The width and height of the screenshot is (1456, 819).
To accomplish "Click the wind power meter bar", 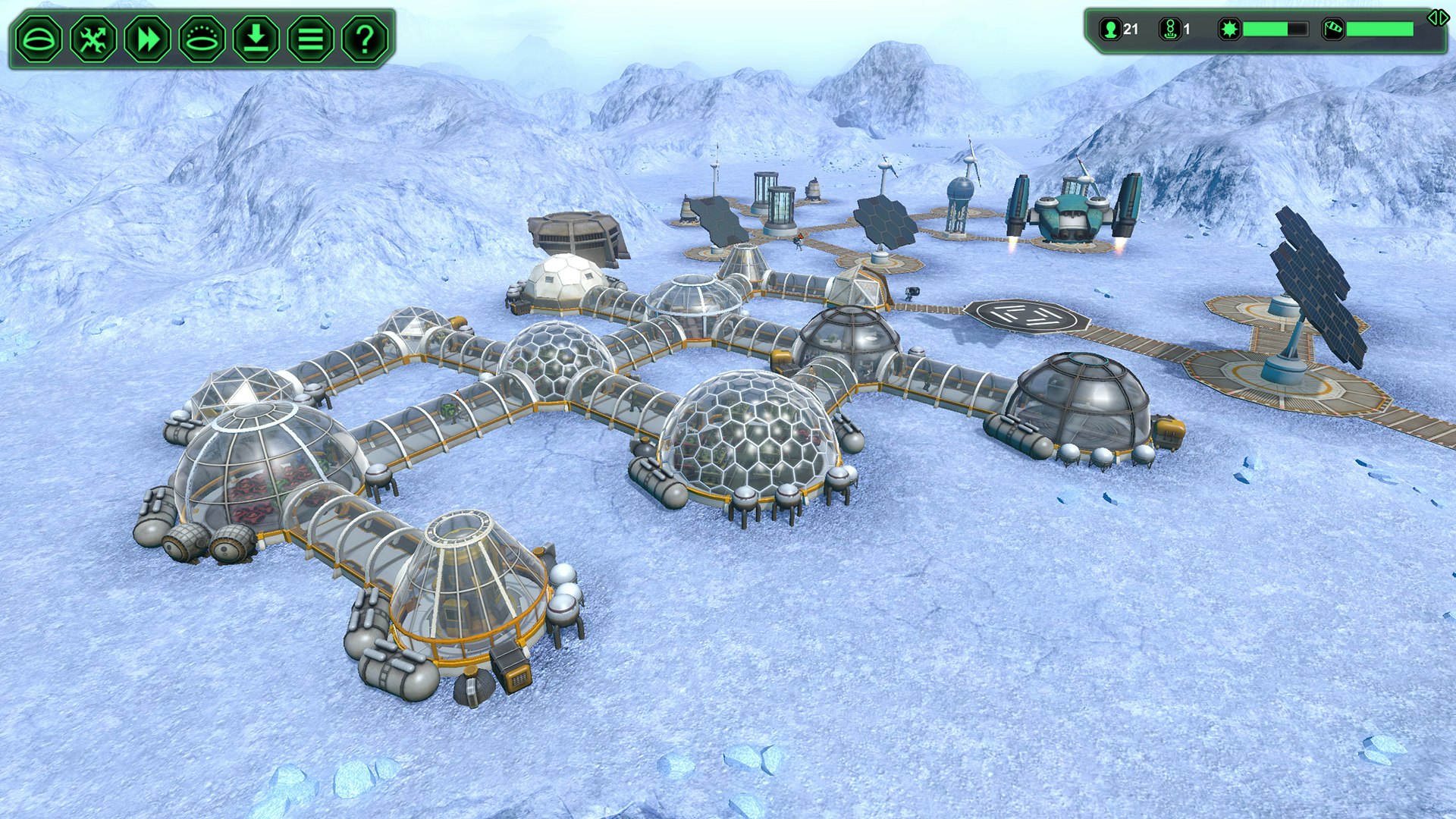I will [x=1380, y=27].
